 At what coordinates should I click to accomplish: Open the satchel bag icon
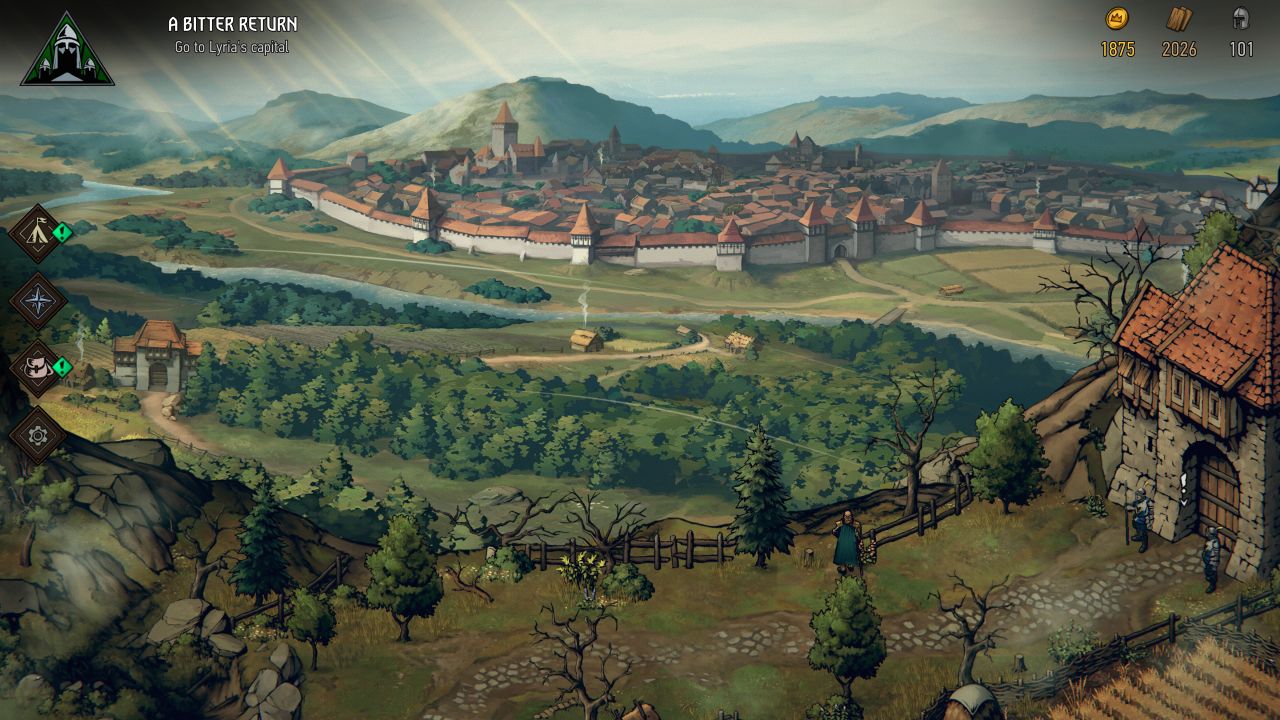coord(37,368)
